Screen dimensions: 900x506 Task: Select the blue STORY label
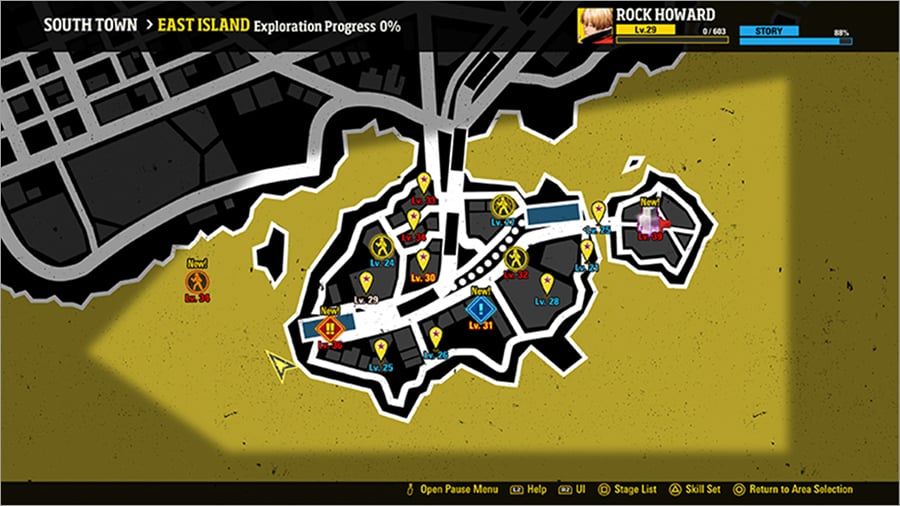(769, 31)
